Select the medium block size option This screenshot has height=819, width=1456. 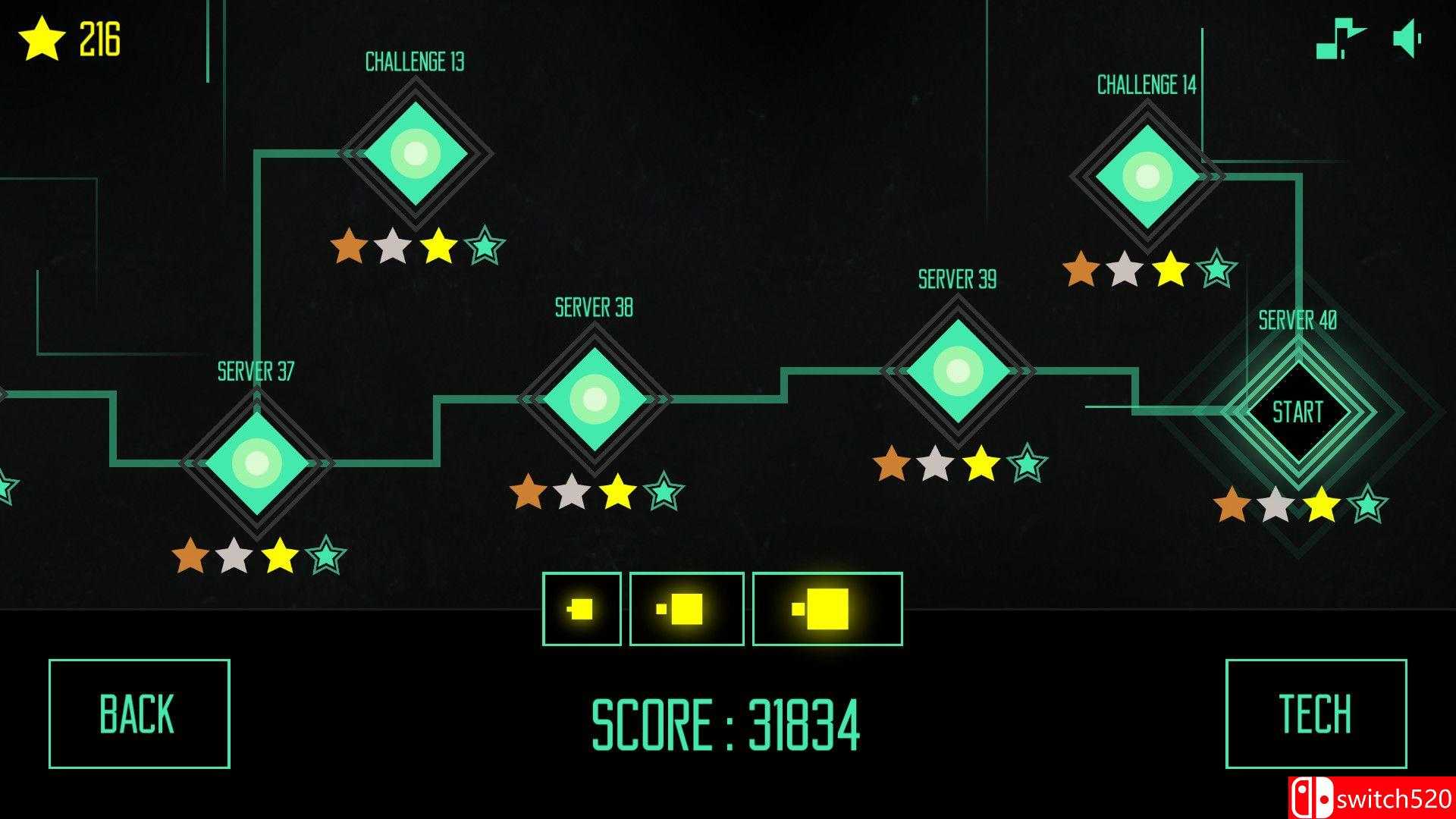point(686,608)
